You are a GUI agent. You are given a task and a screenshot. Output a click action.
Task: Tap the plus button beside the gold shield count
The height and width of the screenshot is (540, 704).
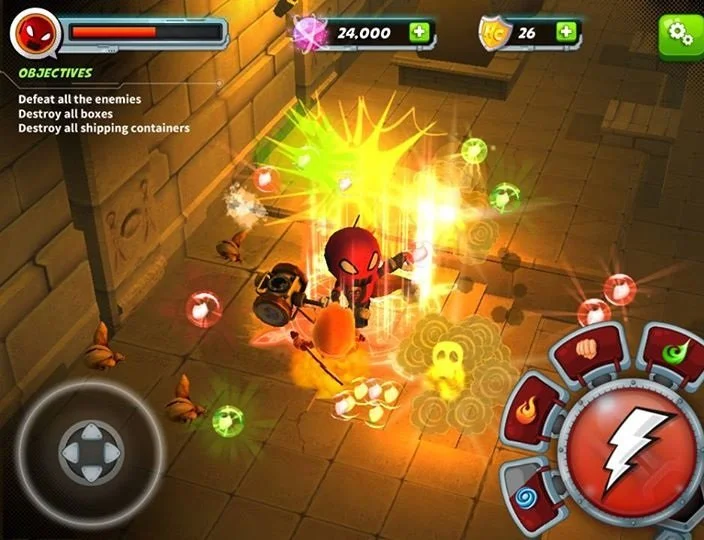(x=566, y=32)
